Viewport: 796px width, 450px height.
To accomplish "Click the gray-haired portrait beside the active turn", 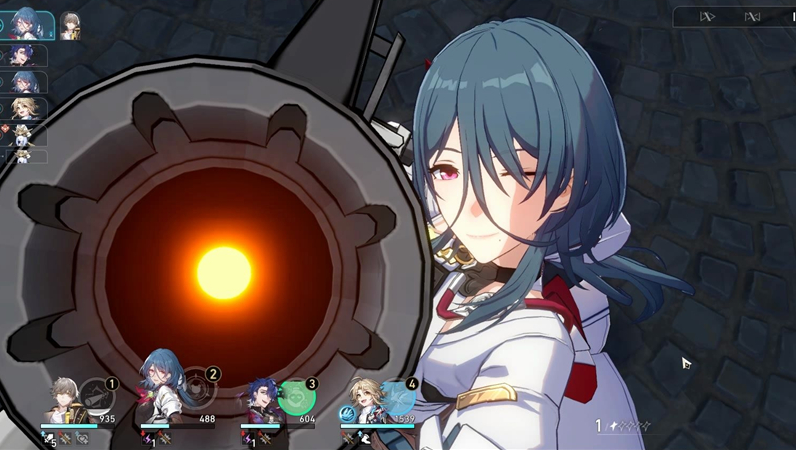I will (x=70, y=26).
